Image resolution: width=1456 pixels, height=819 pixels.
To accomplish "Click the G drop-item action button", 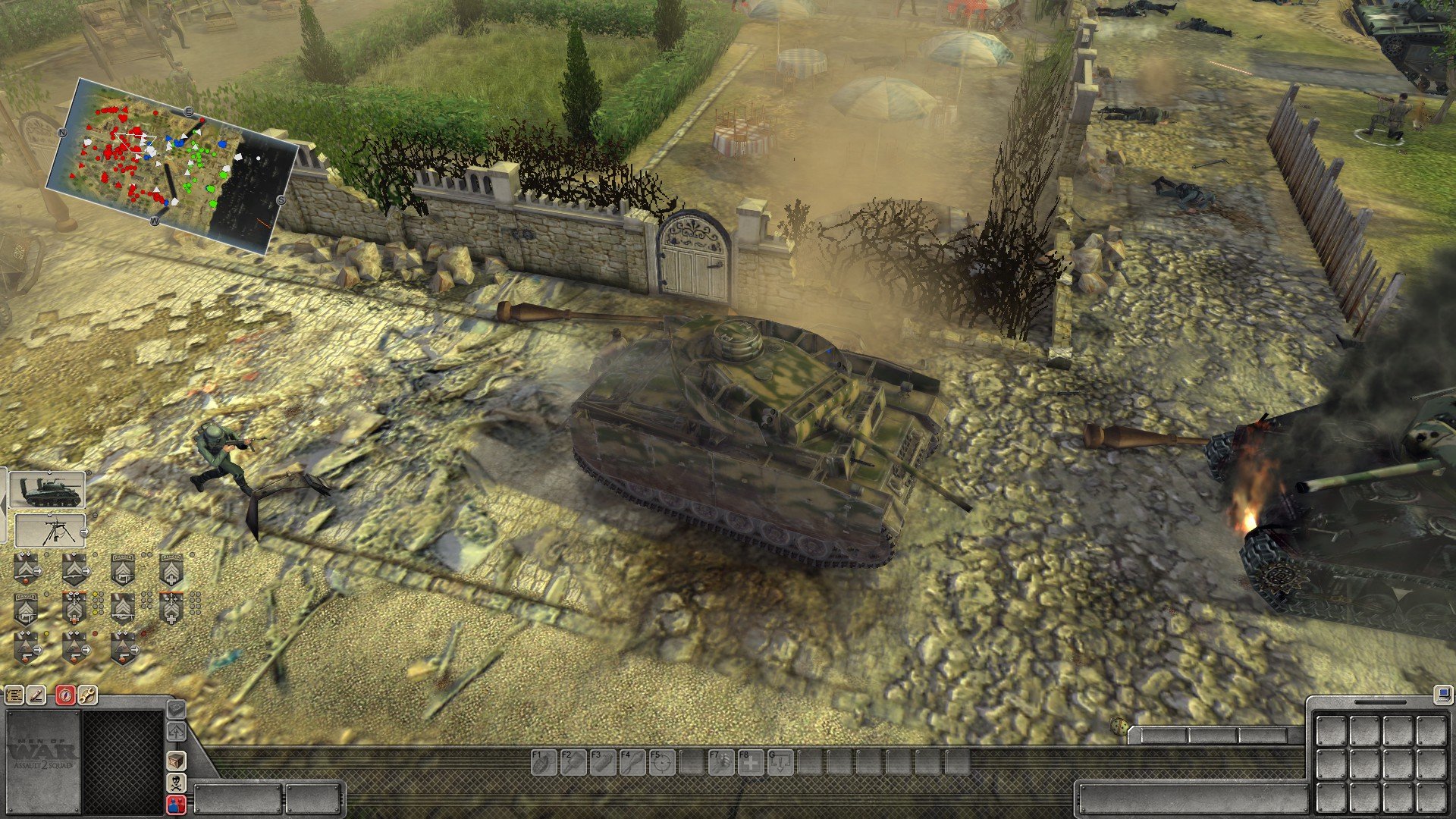I will 780,762.
